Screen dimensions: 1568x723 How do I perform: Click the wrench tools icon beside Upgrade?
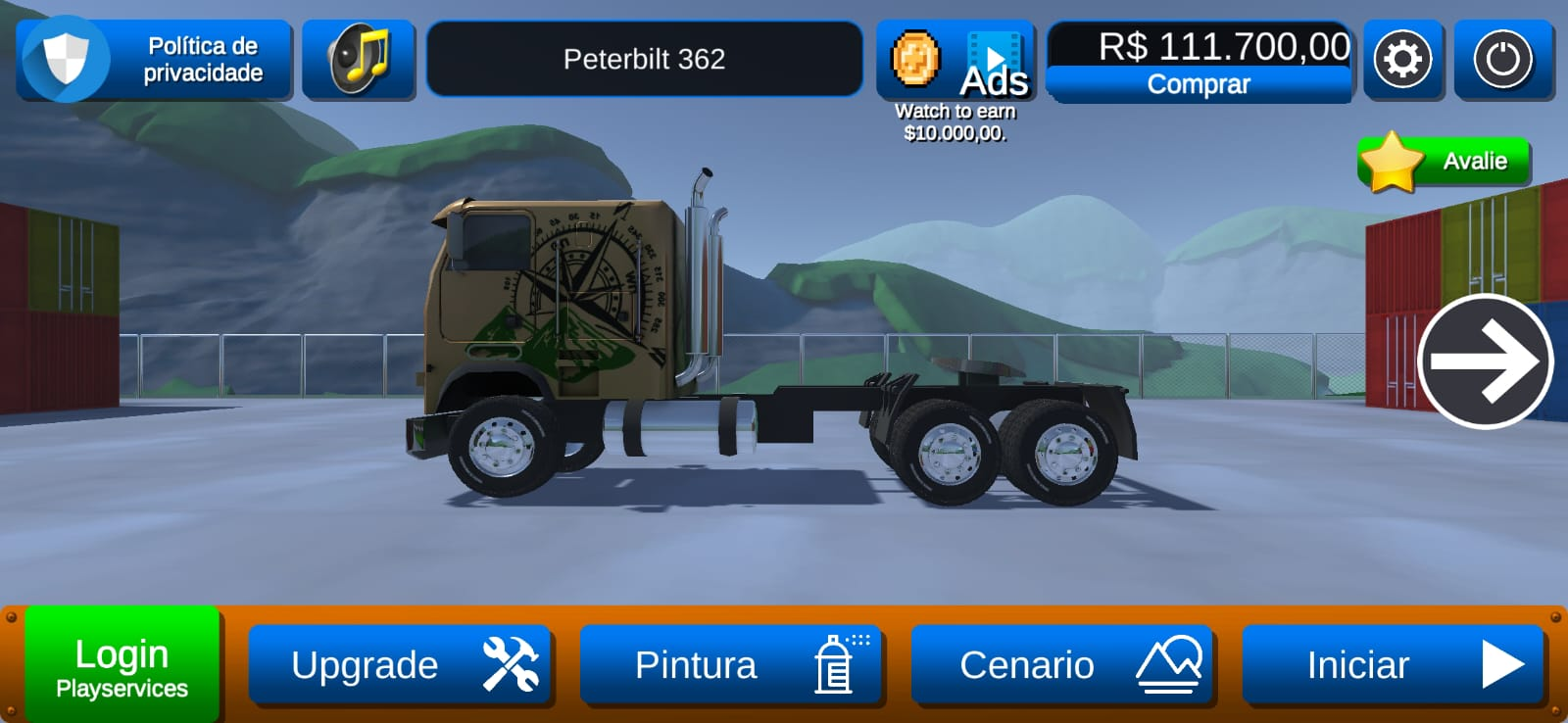(510, 665)
